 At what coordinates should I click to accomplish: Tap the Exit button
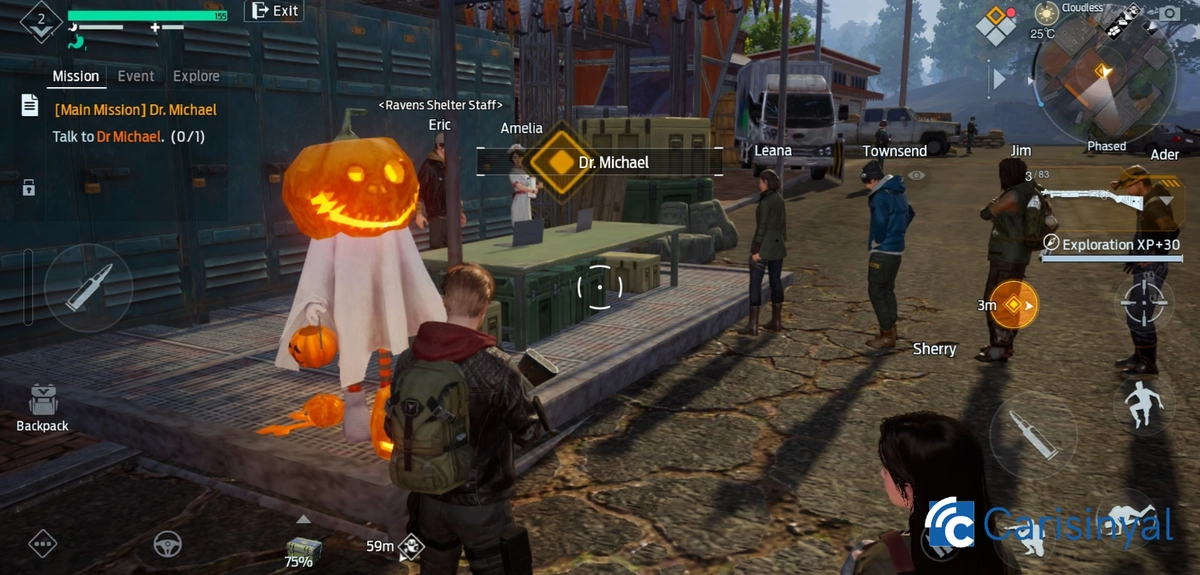point(274,11)
